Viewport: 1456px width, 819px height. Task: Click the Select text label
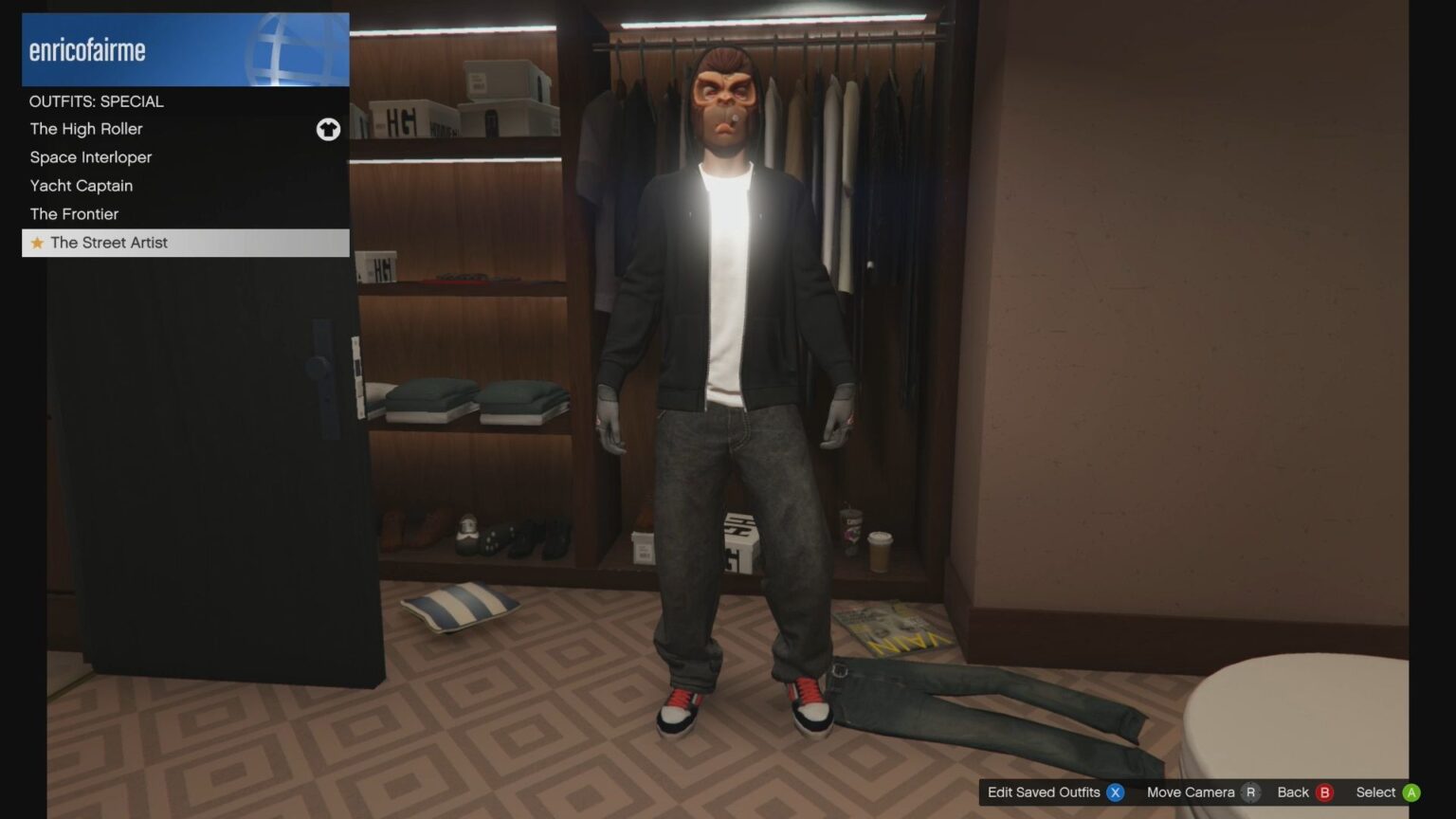pyautogui.click(x=1374, y=792)
